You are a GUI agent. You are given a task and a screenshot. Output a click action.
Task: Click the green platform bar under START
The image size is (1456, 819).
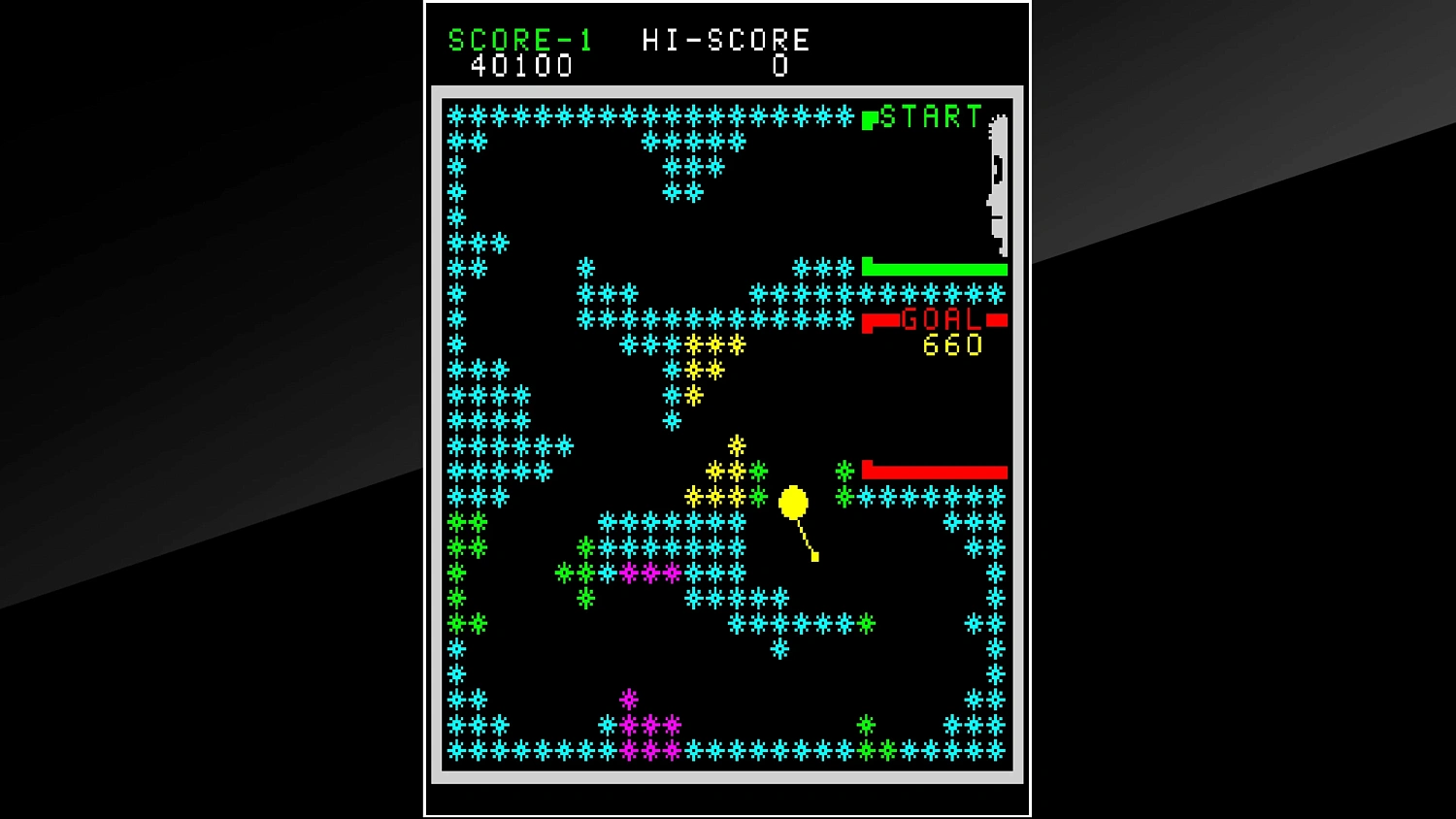935,268
